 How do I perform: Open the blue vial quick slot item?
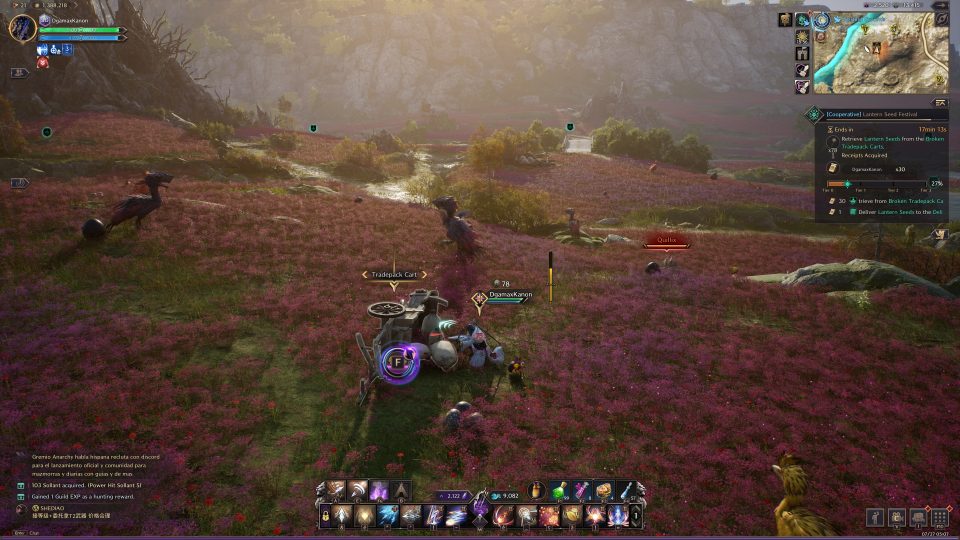[625, 491]
